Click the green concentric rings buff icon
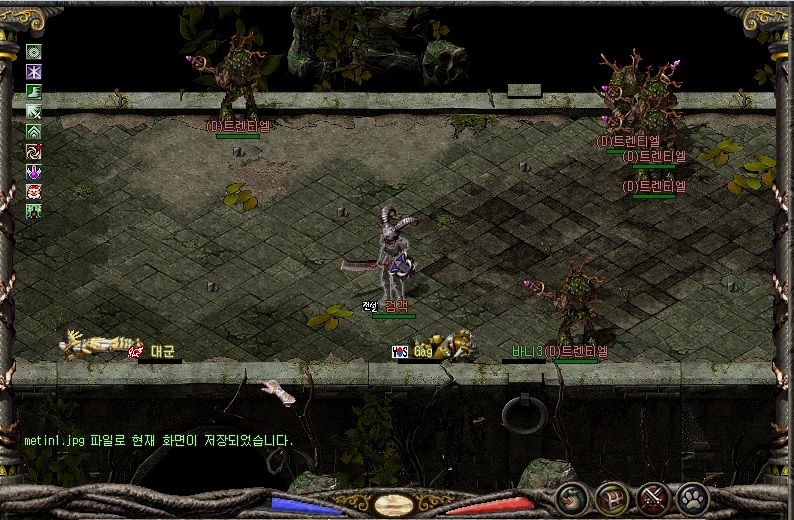This screenshot has width=794, height=520. coord(34,52)
